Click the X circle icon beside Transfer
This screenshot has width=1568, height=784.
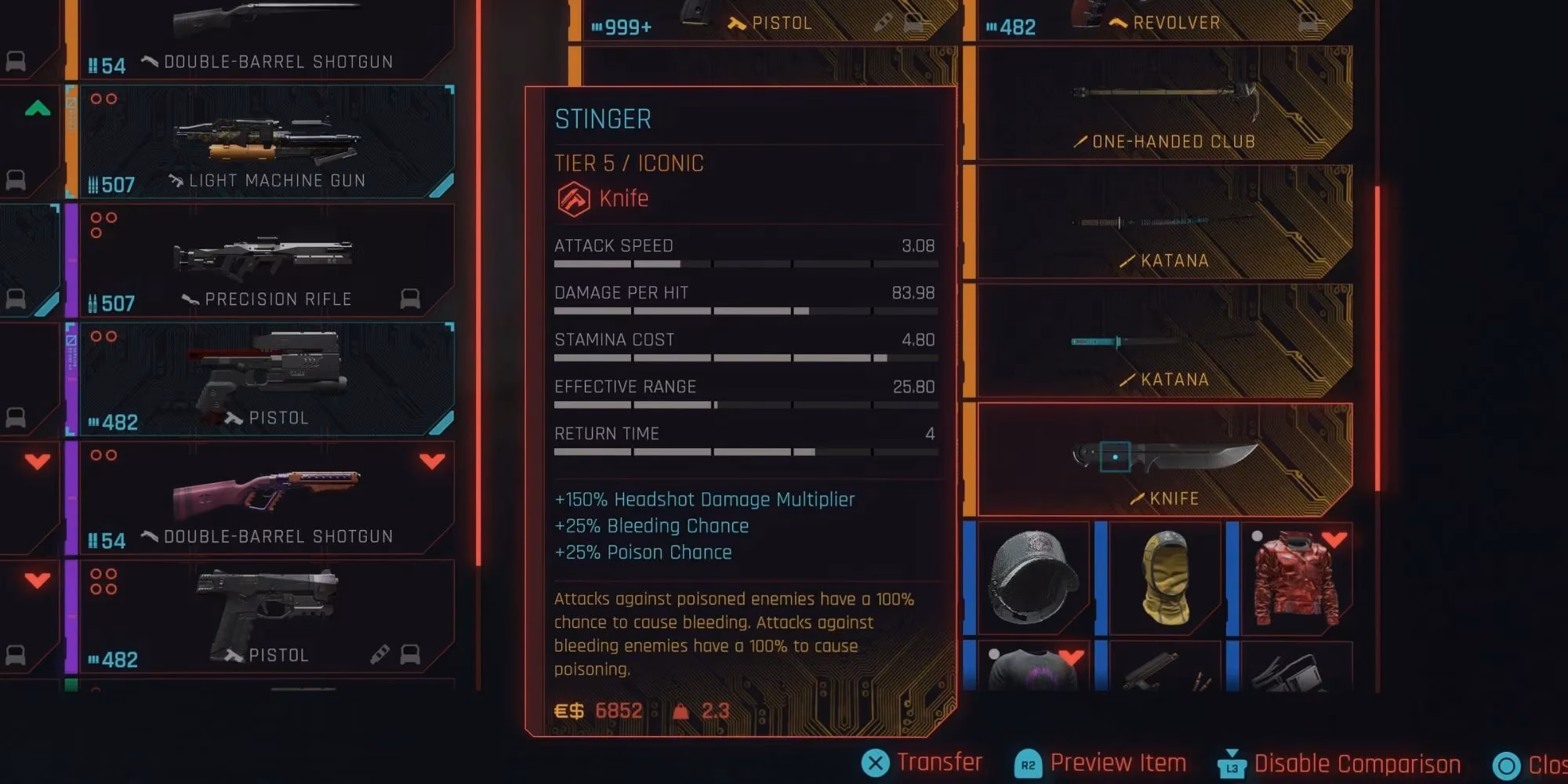(876, 762)
